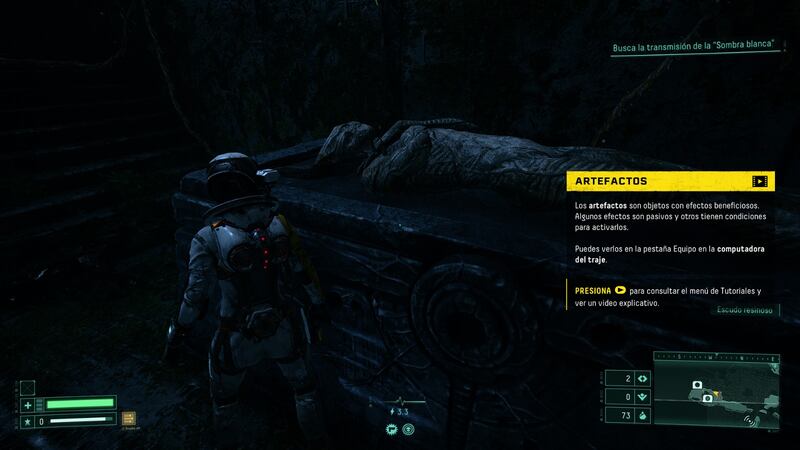Select the health cross icon

(x=28, y=405)
